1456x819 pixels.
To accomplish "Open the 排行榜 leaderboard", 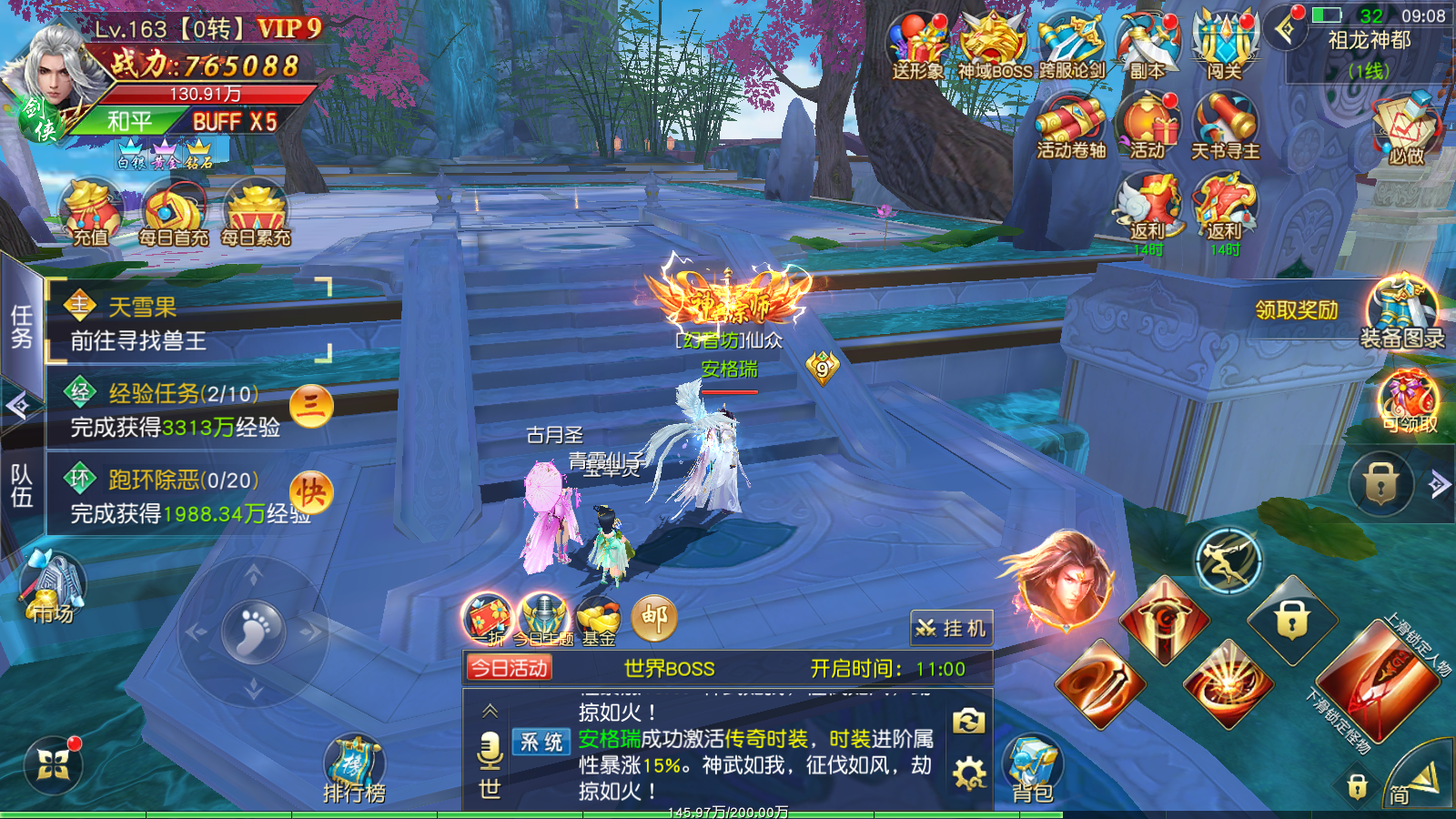I will (354, 769).
